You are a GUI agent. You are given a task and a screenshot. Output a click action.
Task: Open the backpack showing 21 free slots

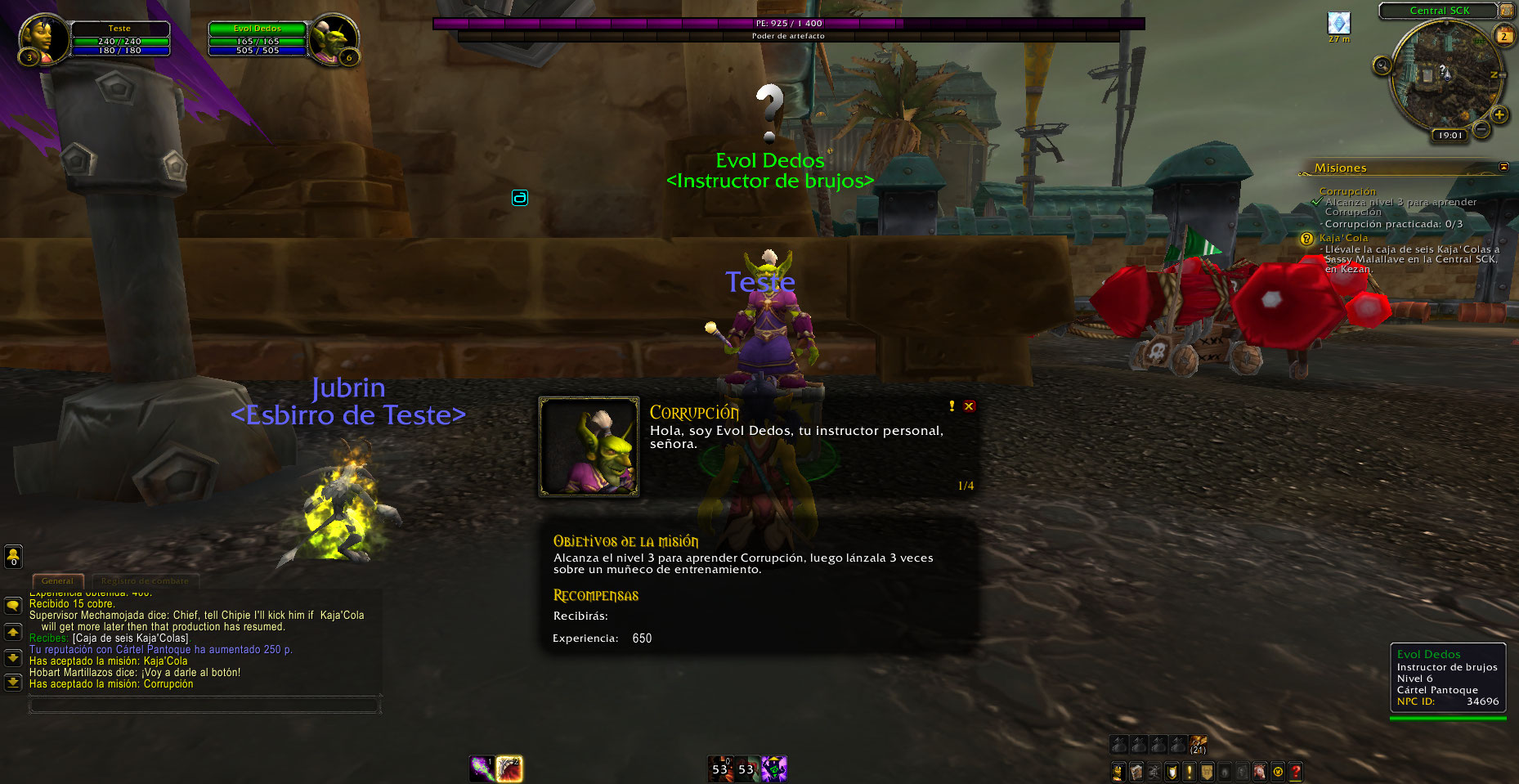click(1198, 744)
